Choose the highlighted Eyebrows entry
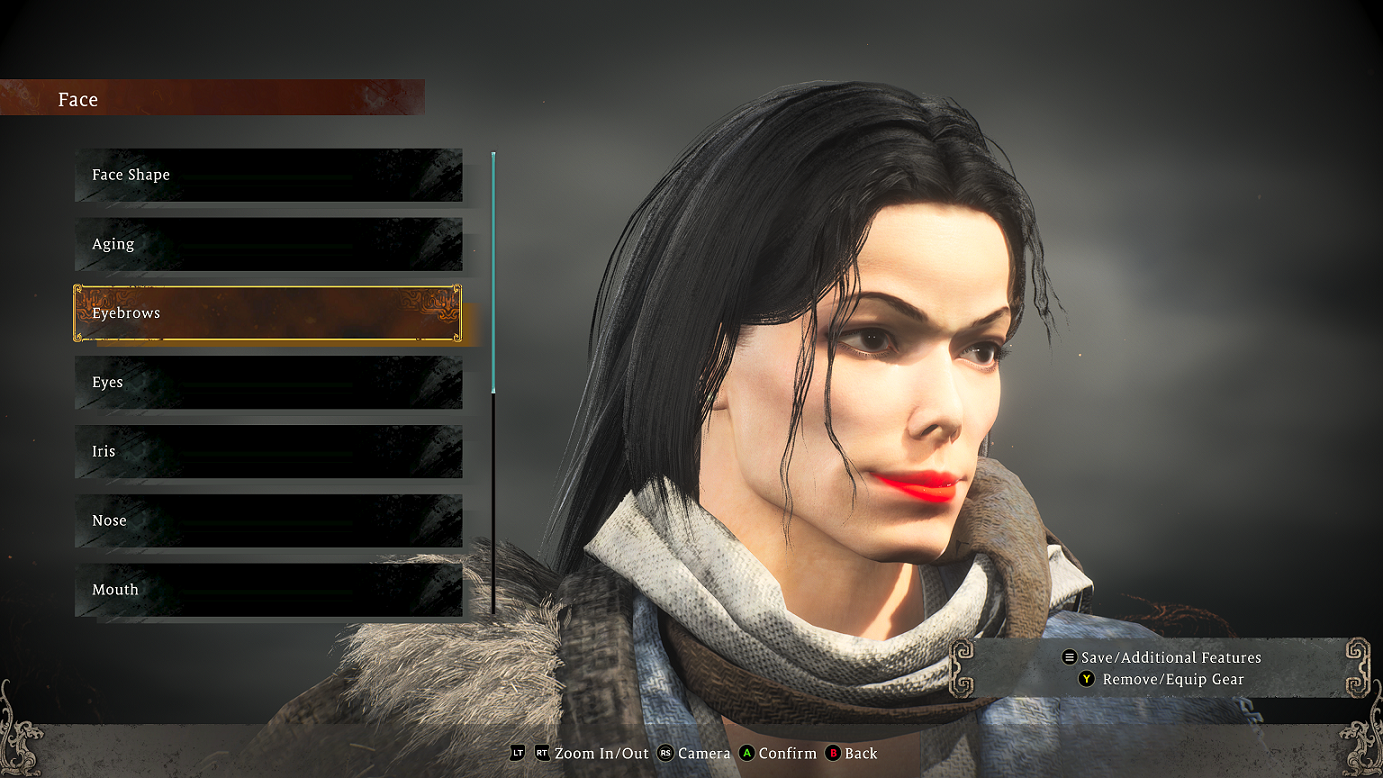1383x778 pixels. tap(268, 313)
